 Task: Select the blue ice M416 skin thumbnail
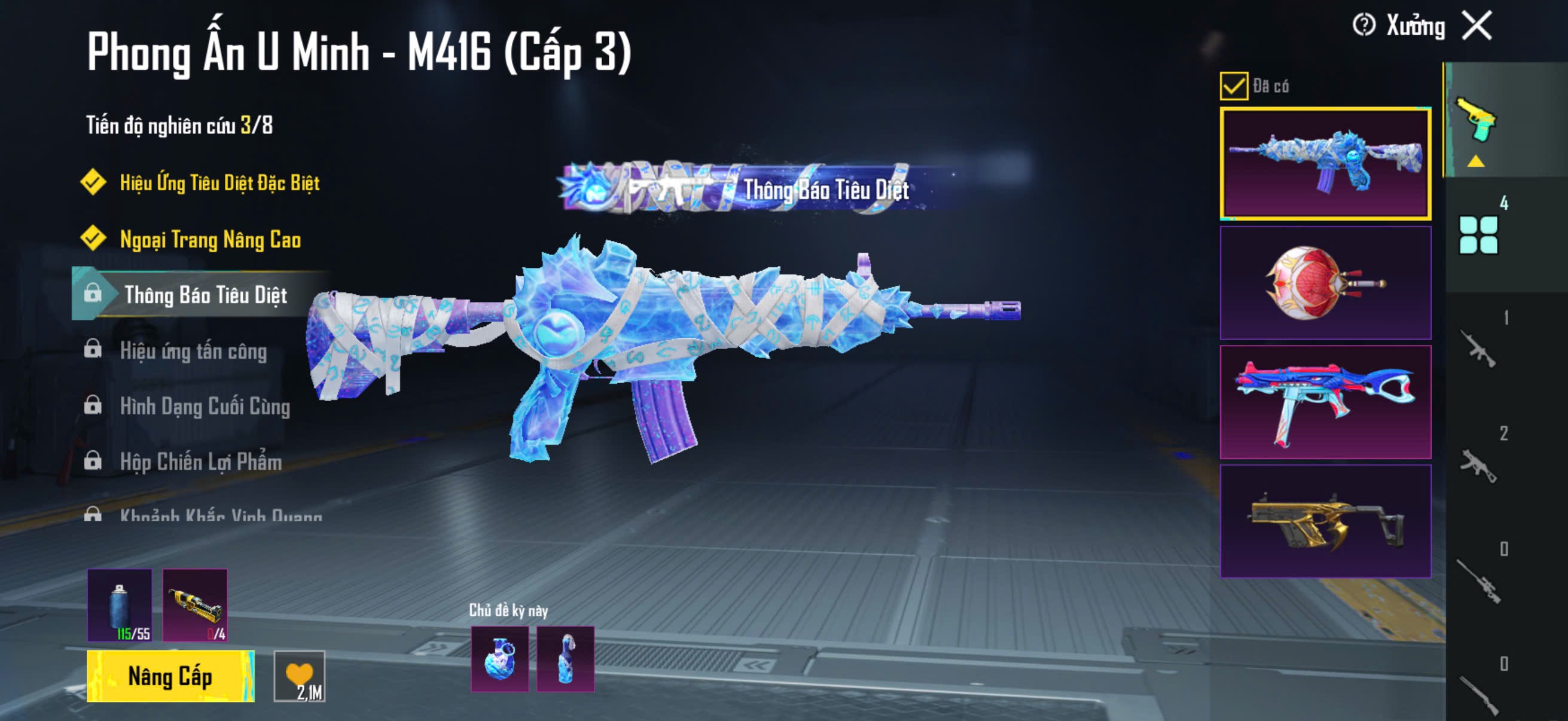tap(1325, 163)
